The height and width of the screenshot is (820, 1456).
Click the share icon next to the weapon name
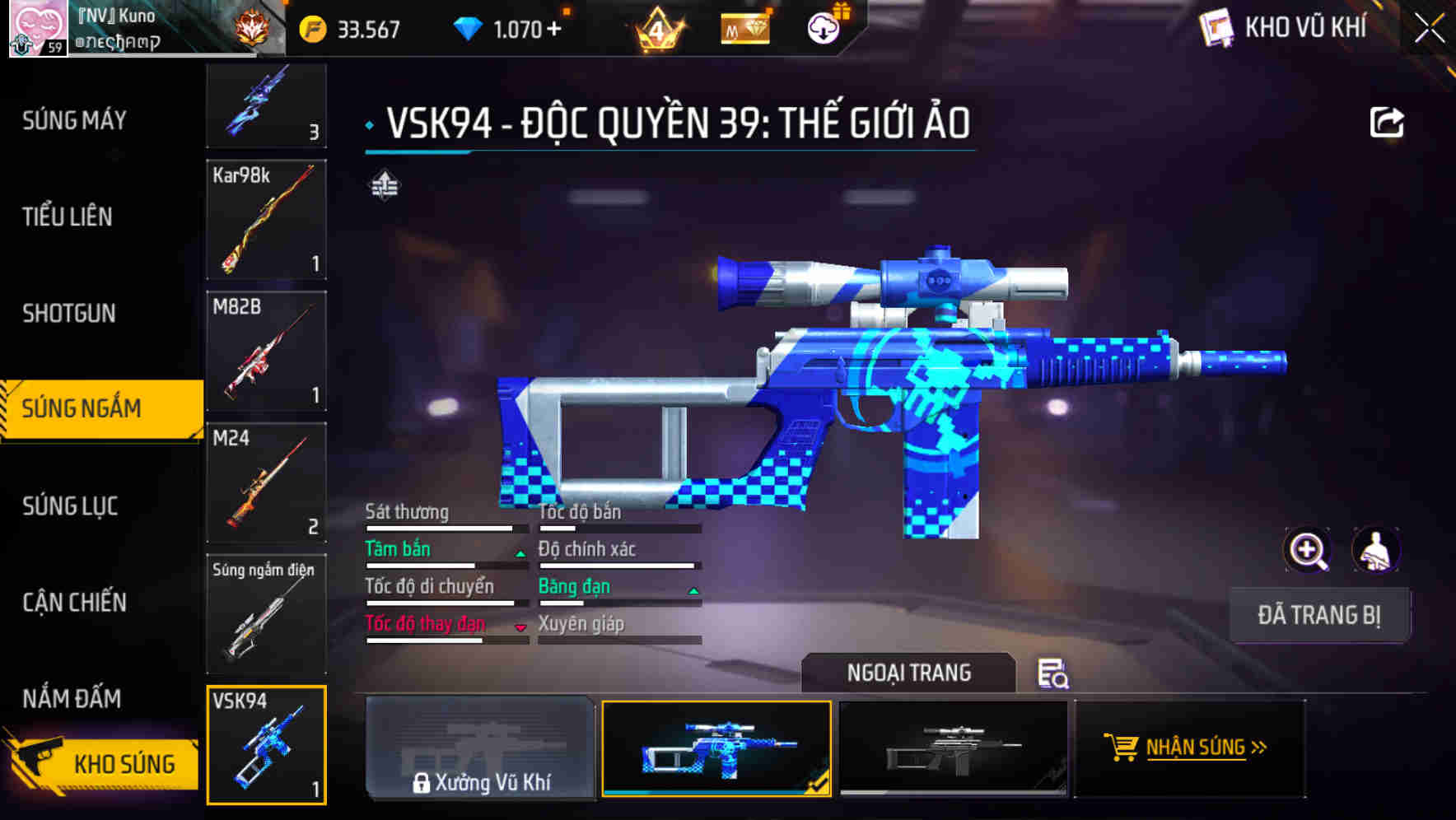[1387, 120]
